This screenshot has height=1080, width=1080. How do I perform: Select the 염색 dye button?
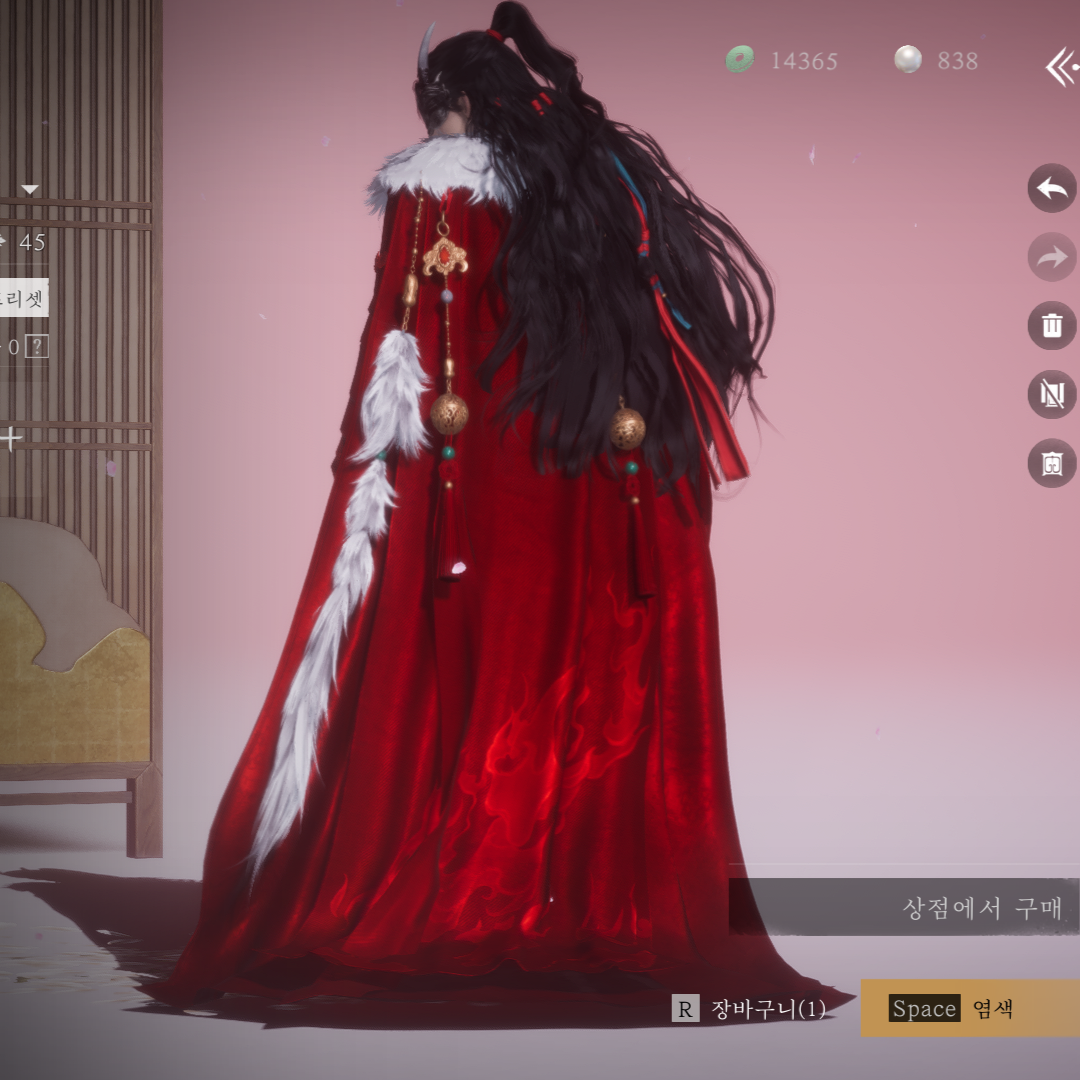[x=969, y=1008]
